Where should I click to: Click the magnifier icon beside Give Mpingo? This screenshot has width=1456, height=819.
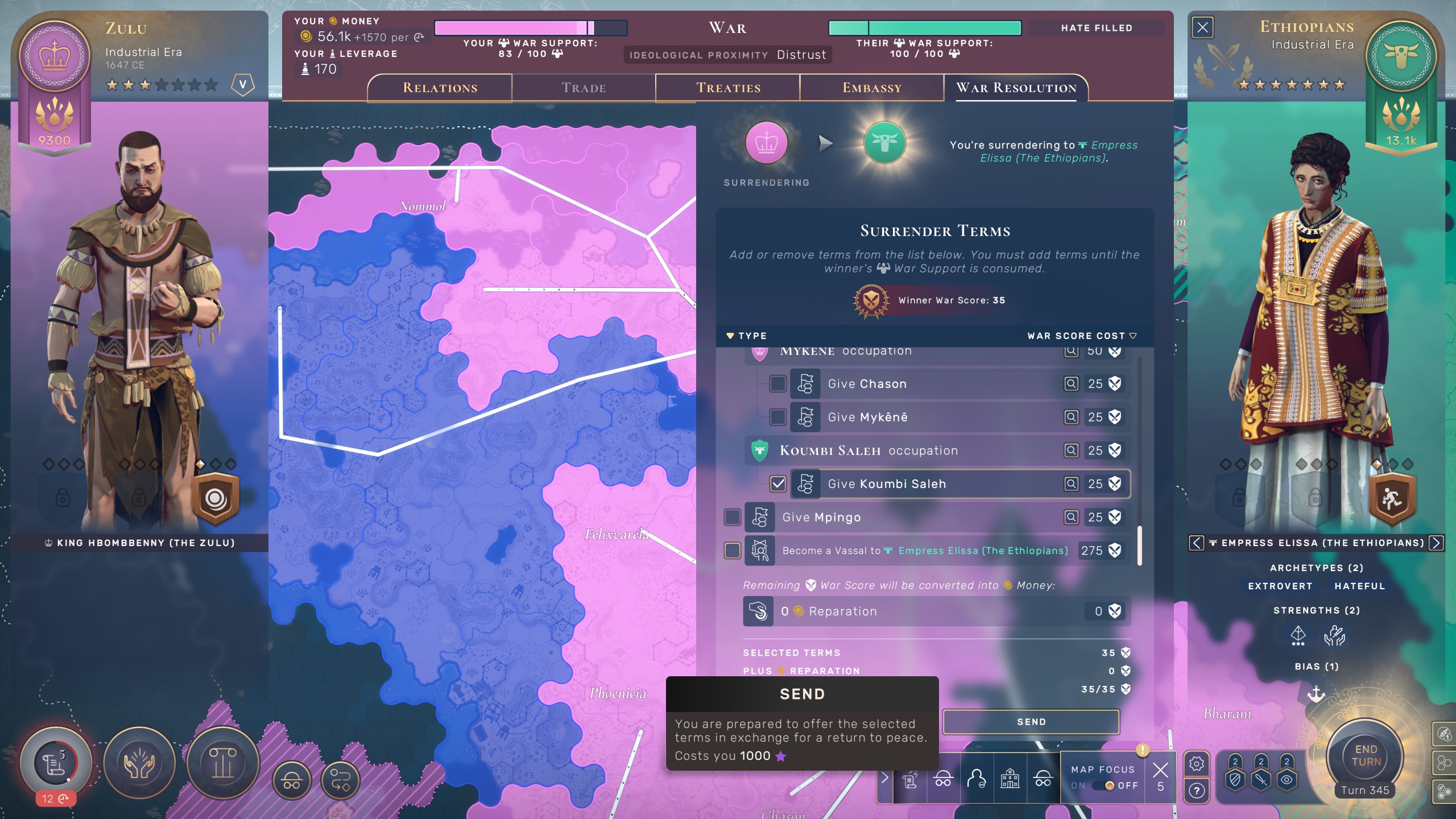(1072, 517)
